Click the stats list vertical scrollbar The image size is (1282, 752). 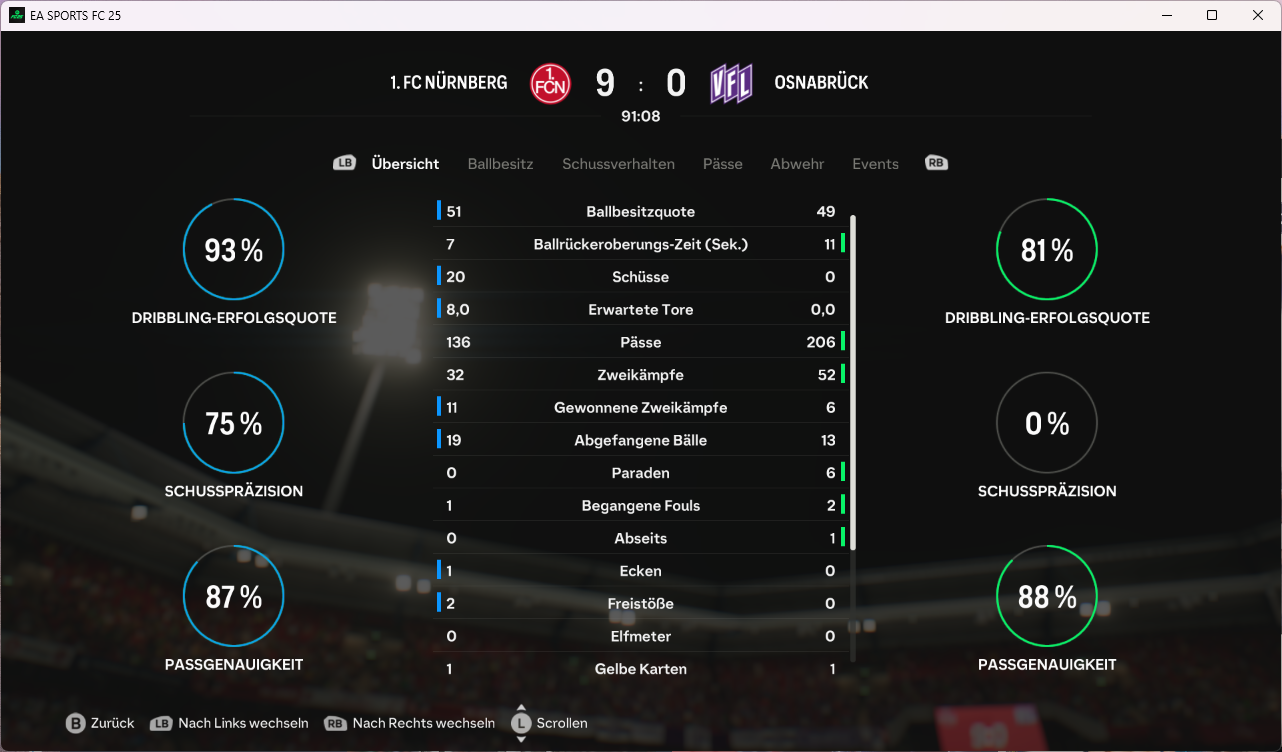coord(853,380)
